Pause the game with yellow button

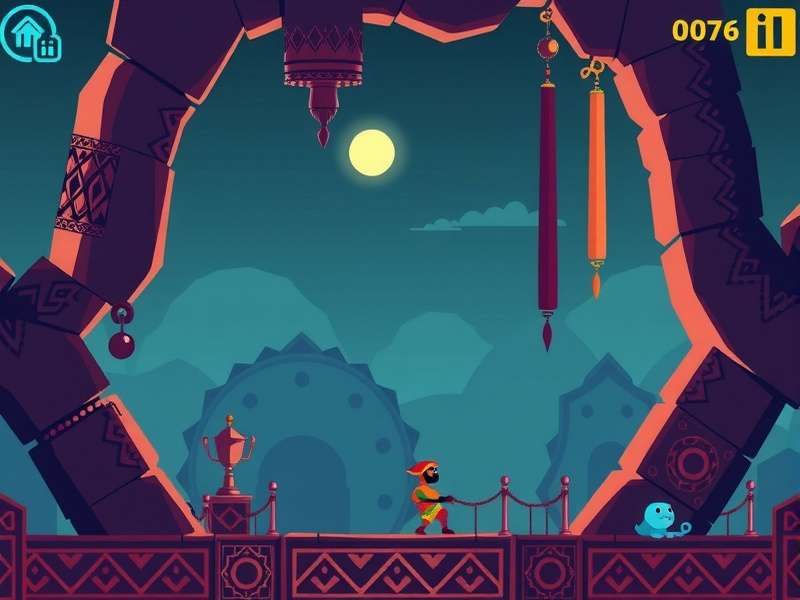pos(769,31)
